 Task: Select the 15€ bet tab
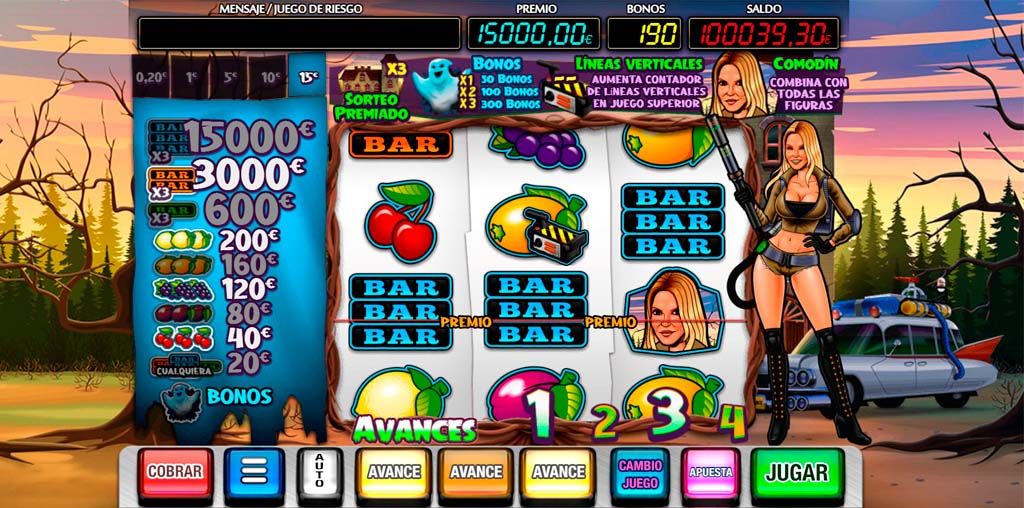(x=308, y=76)
